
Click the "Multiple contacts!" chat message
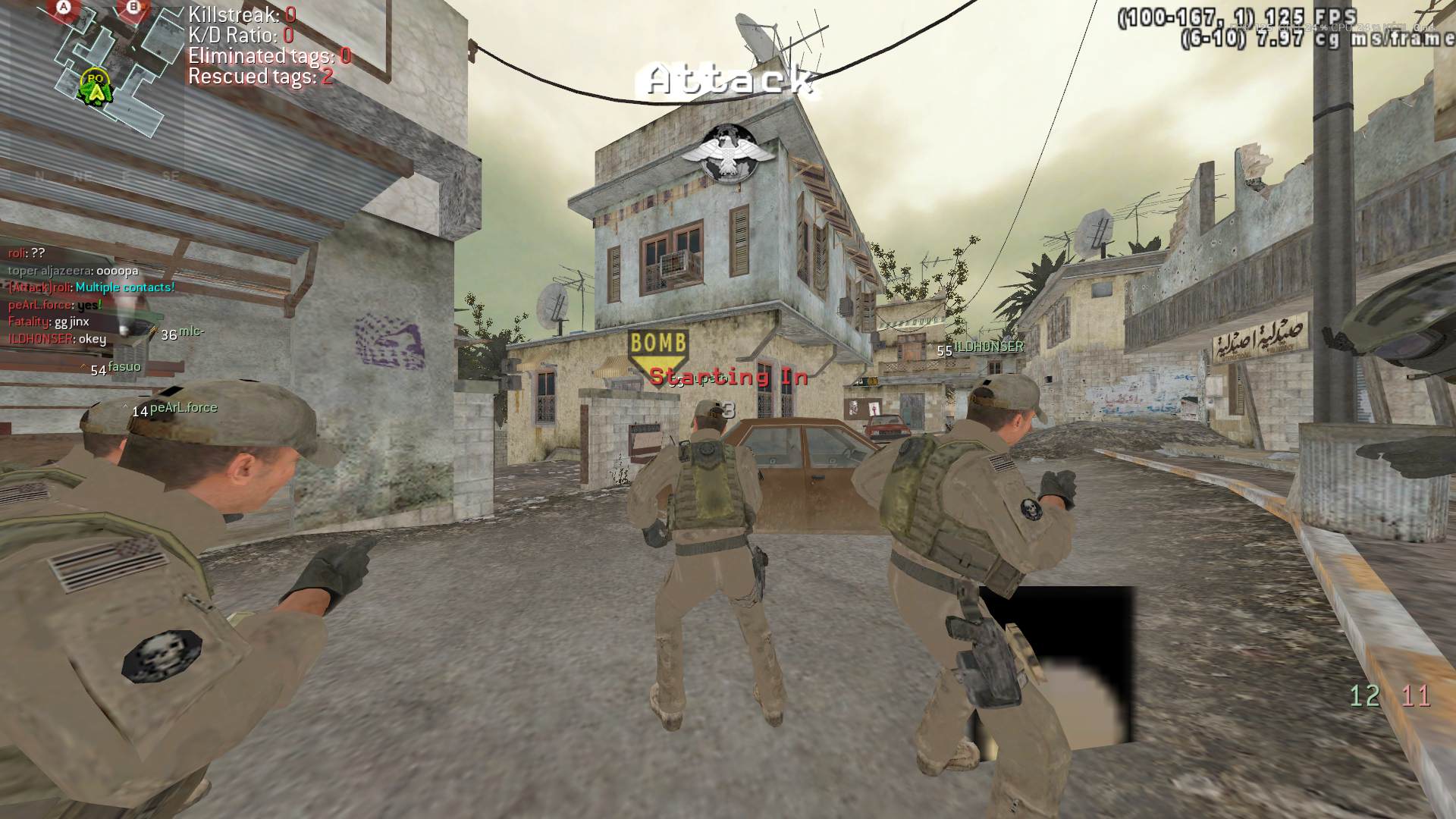coord(125,287)
